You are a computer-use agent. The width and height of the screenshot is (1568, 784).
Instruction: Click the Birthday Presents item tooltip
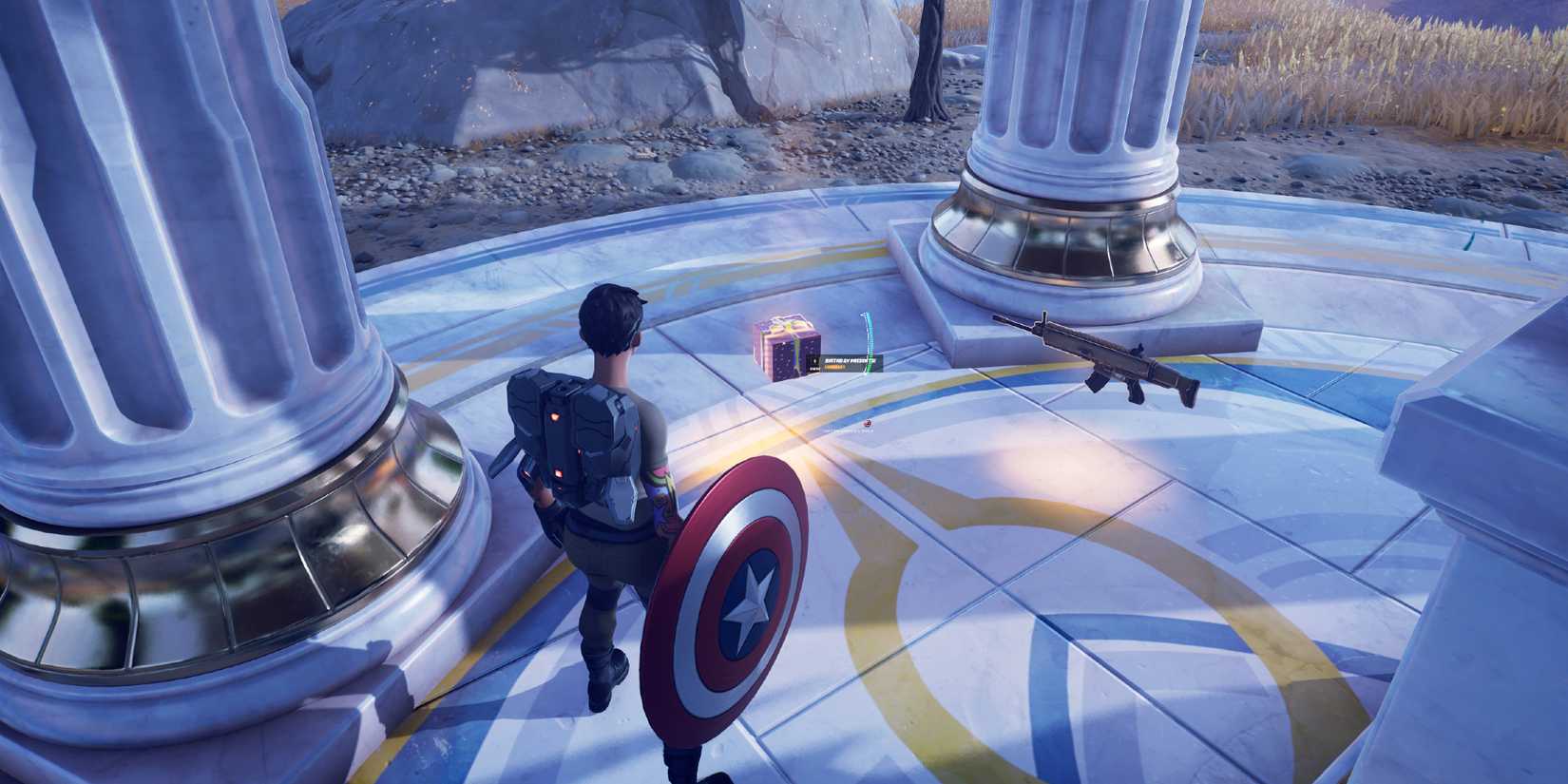pyautogui.click(x=845, y=363)
